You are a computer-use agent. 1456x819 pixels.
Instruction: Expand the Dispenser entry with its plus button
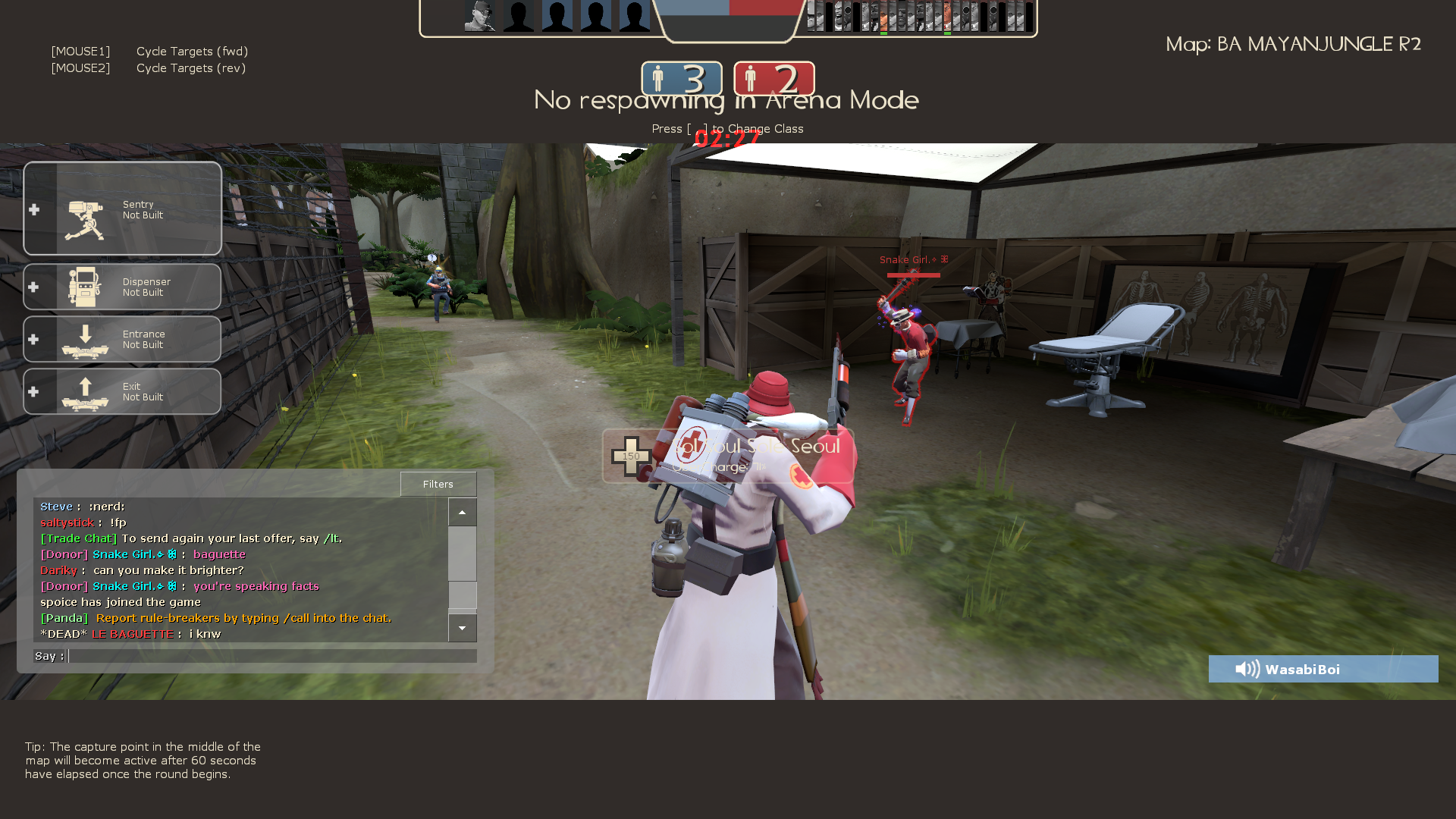(33, 287)
